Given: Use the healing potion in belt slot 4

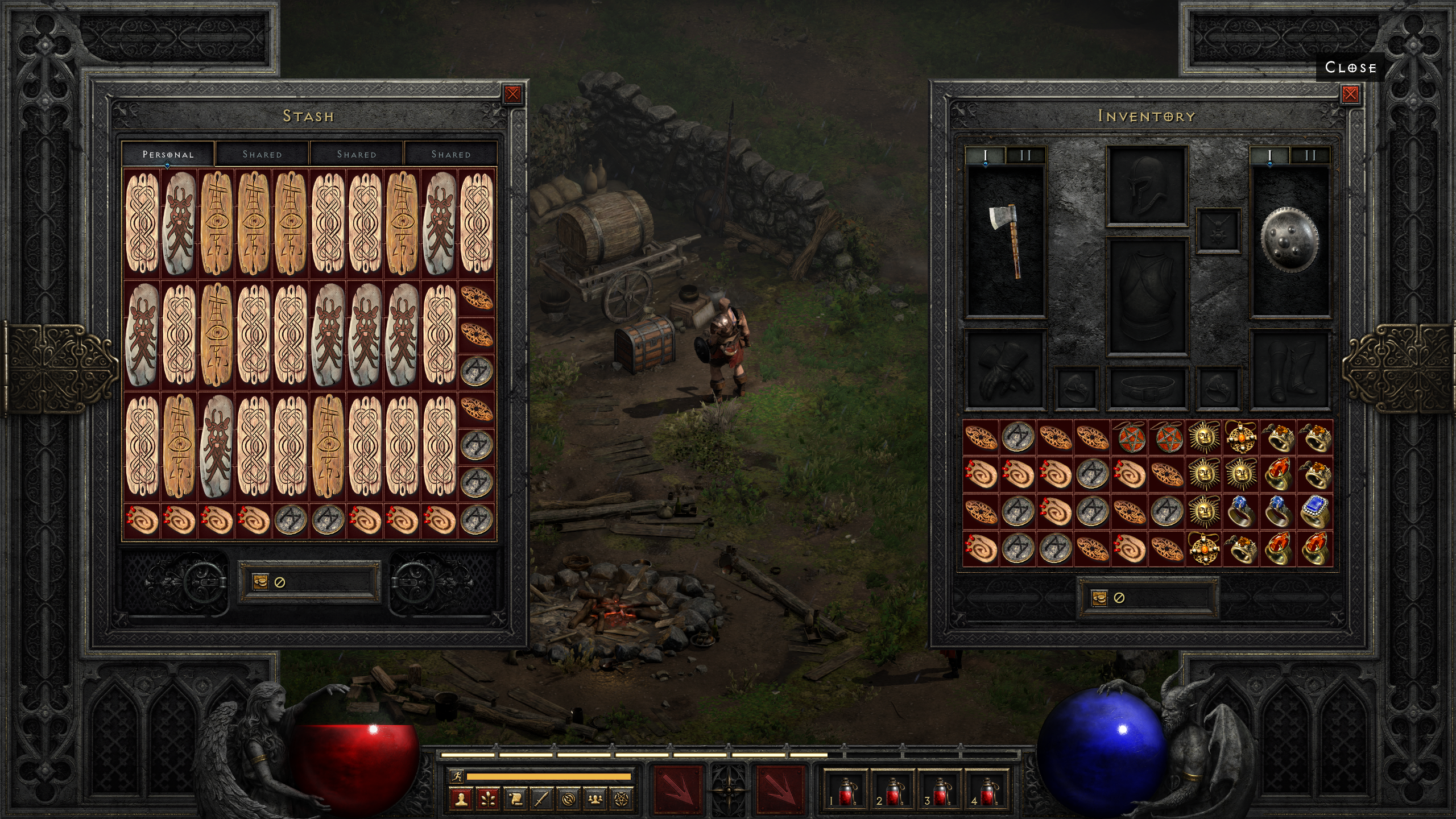Looking at the screenshot, I should pyautogui.click(x=988, y=792).
